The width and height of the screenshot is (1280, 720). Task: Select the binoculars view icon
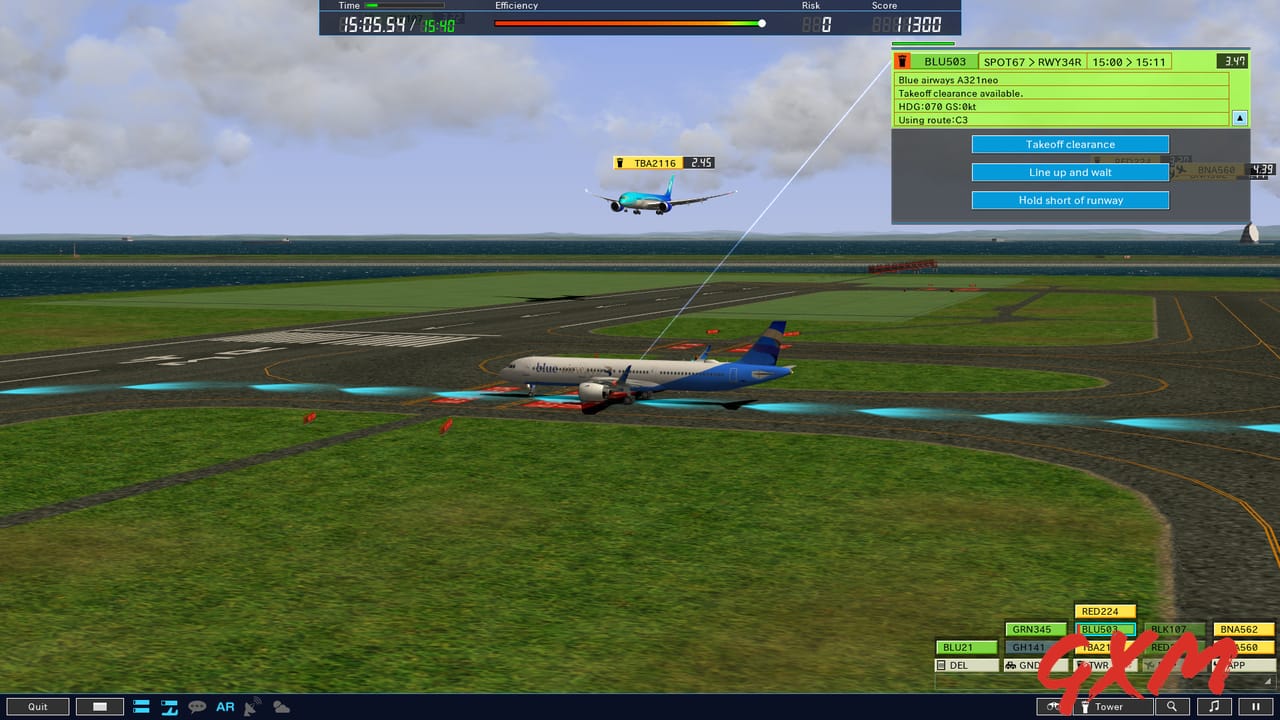pos(1053,707)
